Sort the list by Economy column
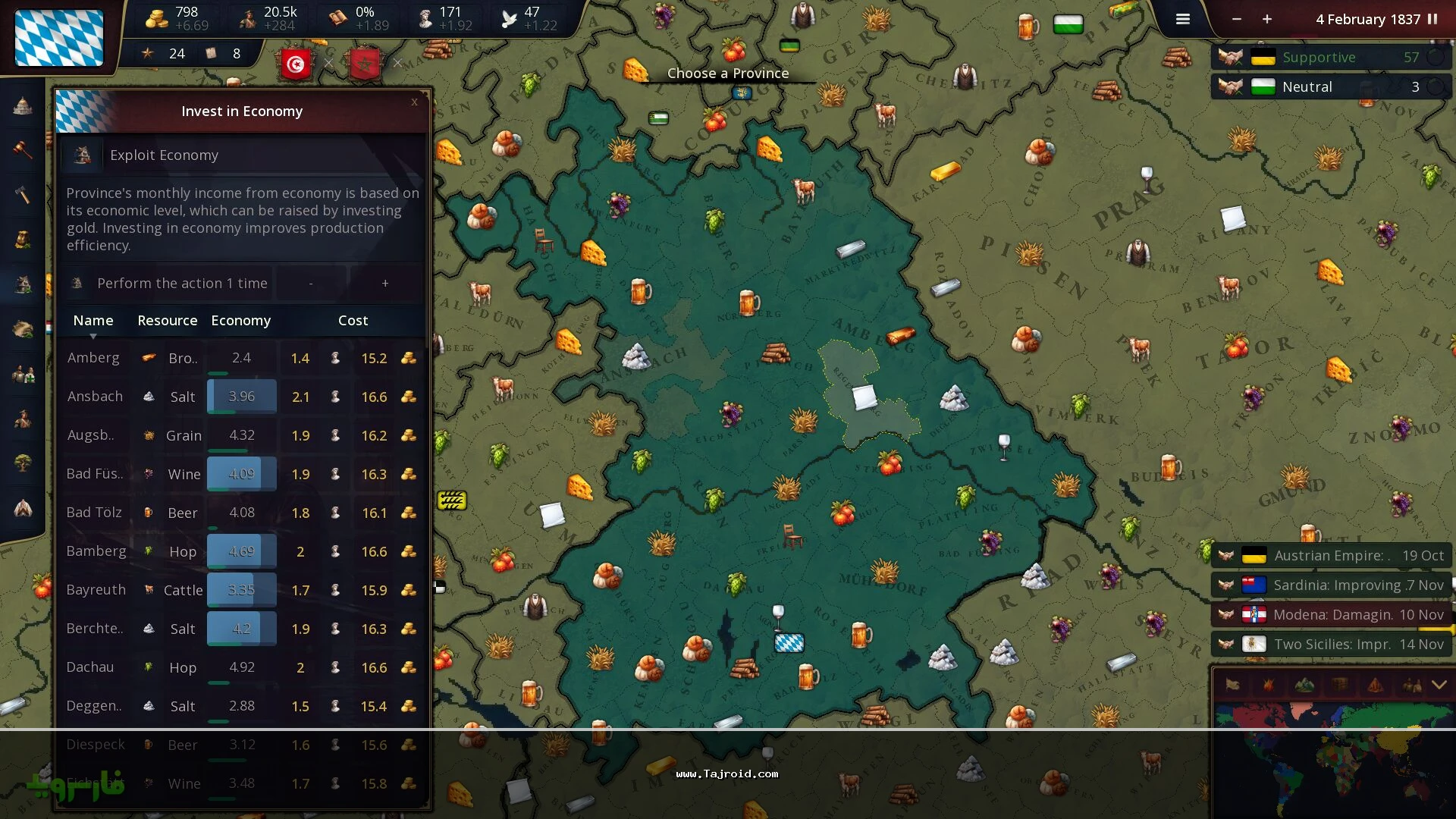This screenshot has height=819, width=1456. click(240, 321)
